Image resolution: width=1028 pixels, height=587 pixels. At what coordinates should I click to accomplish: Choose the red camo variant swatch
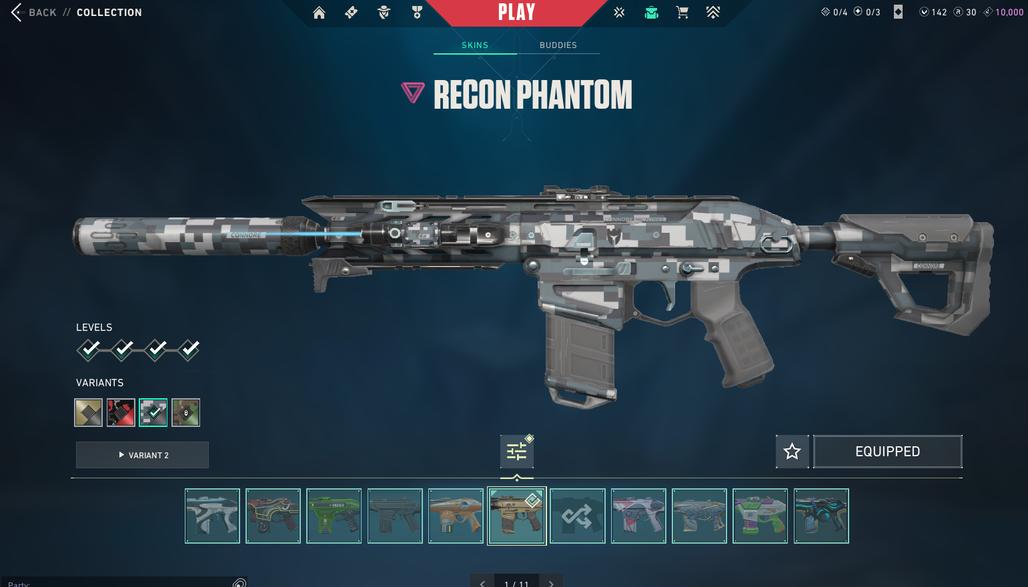(x=121, y=412)
